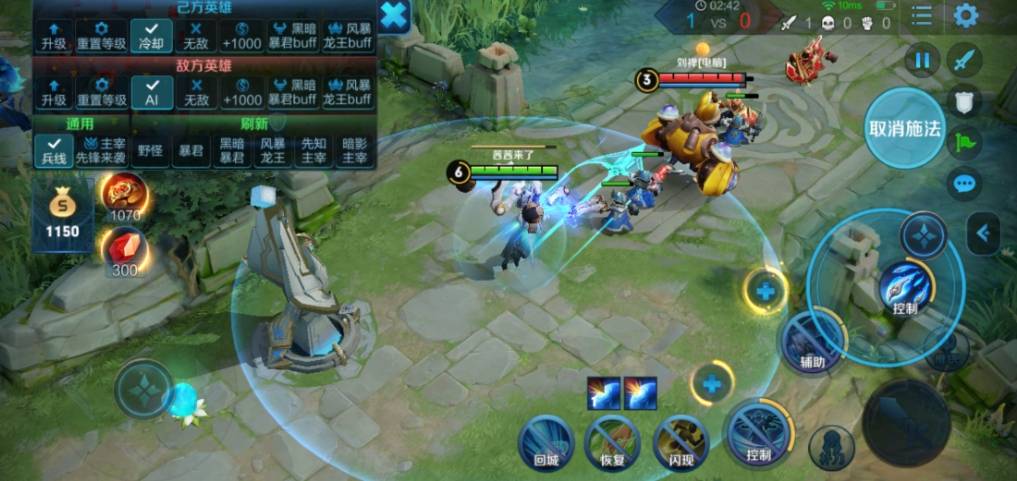1017x481 pixels.
Task: Tap the 取消施法 cancel cast button
Action: (904, 129)
